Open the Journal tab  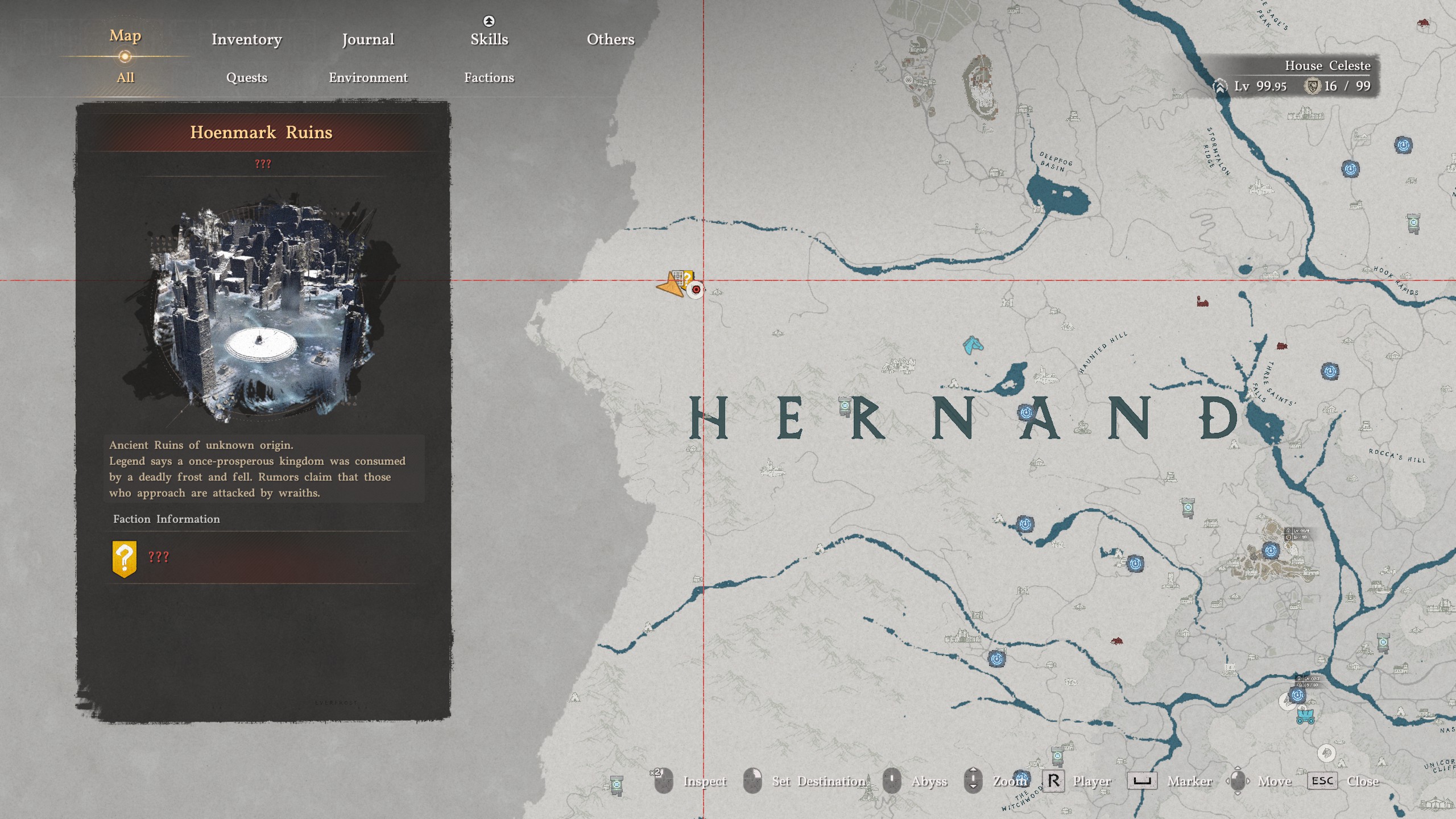pos(367,39)
